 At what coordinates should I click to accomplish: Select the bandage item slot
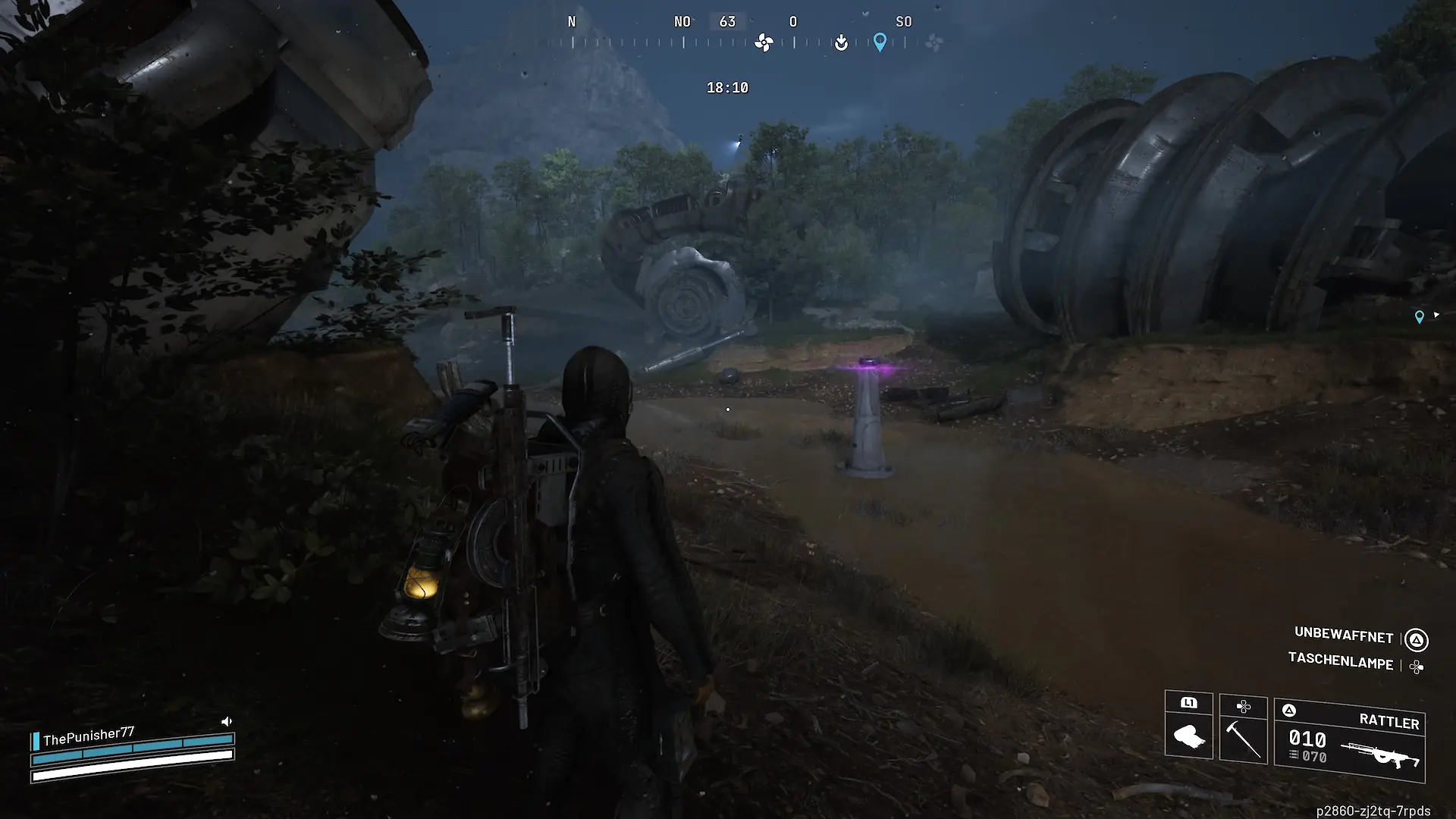coord(1188,726)
